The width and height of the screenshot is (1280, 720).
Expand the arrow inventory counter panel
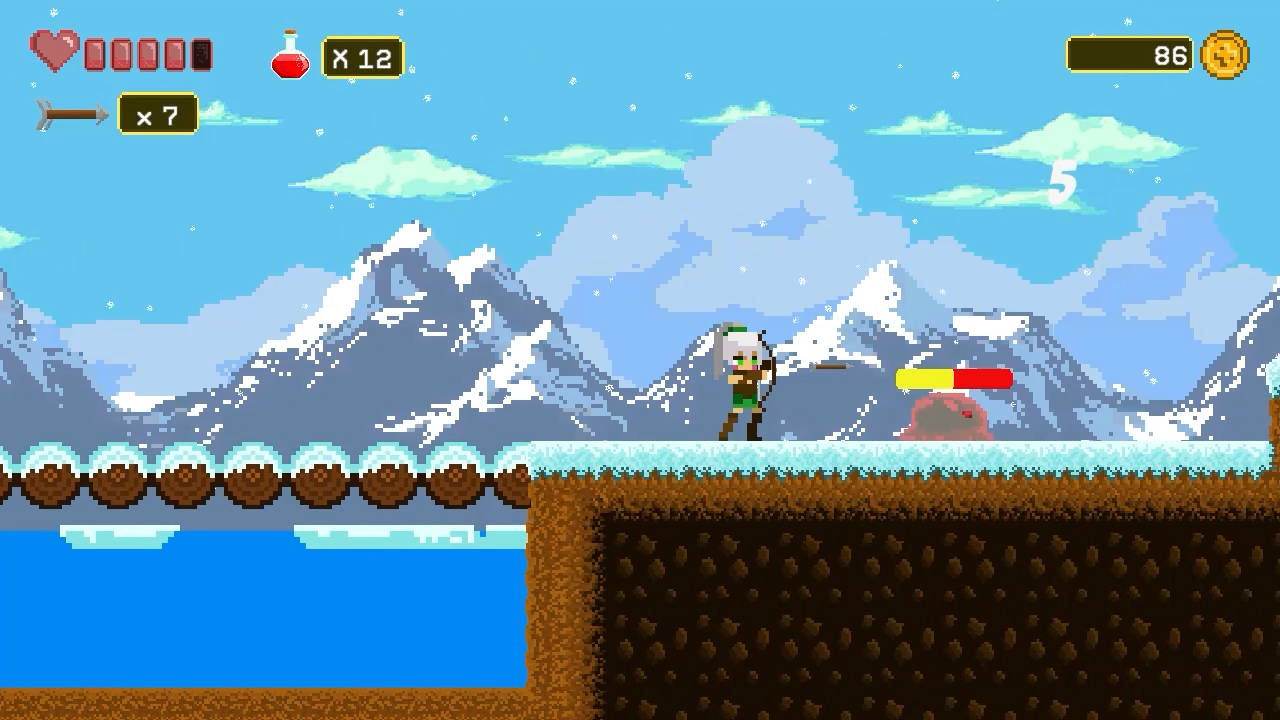click(x=158, y=115)
